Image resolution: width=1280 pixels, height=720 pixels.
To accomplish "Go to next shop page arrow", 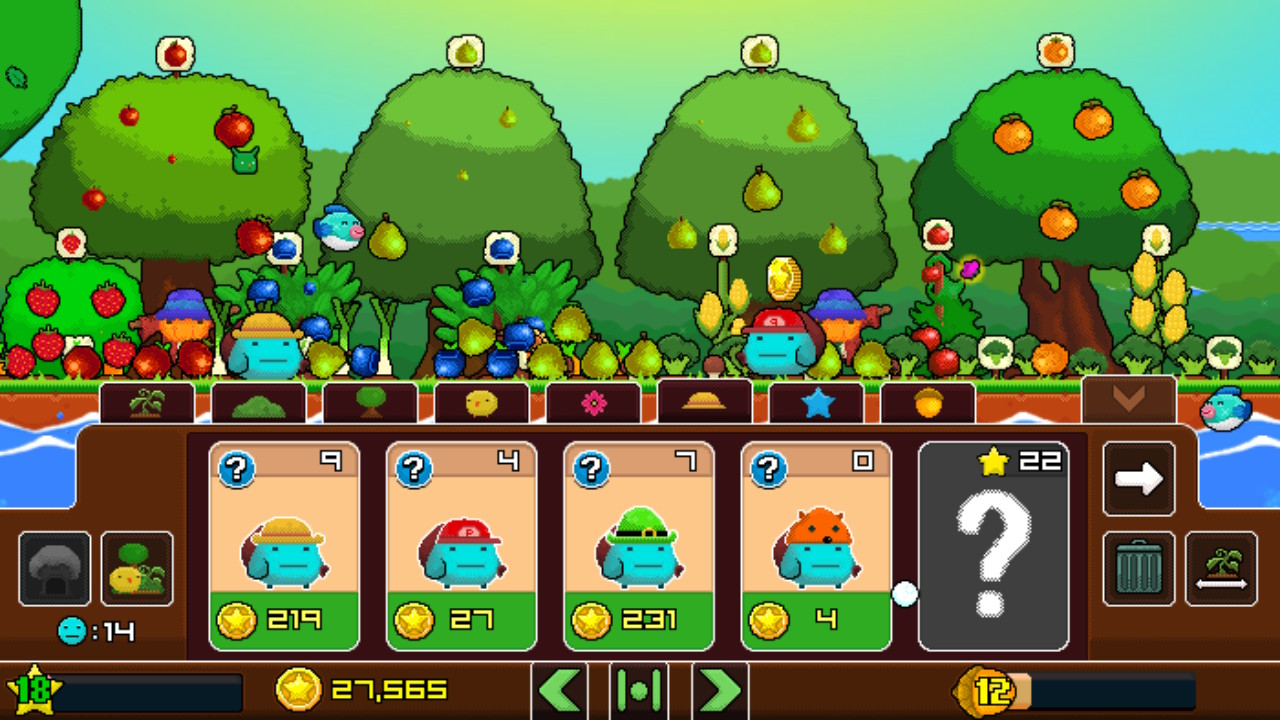I will click(x=1139, y=479).
